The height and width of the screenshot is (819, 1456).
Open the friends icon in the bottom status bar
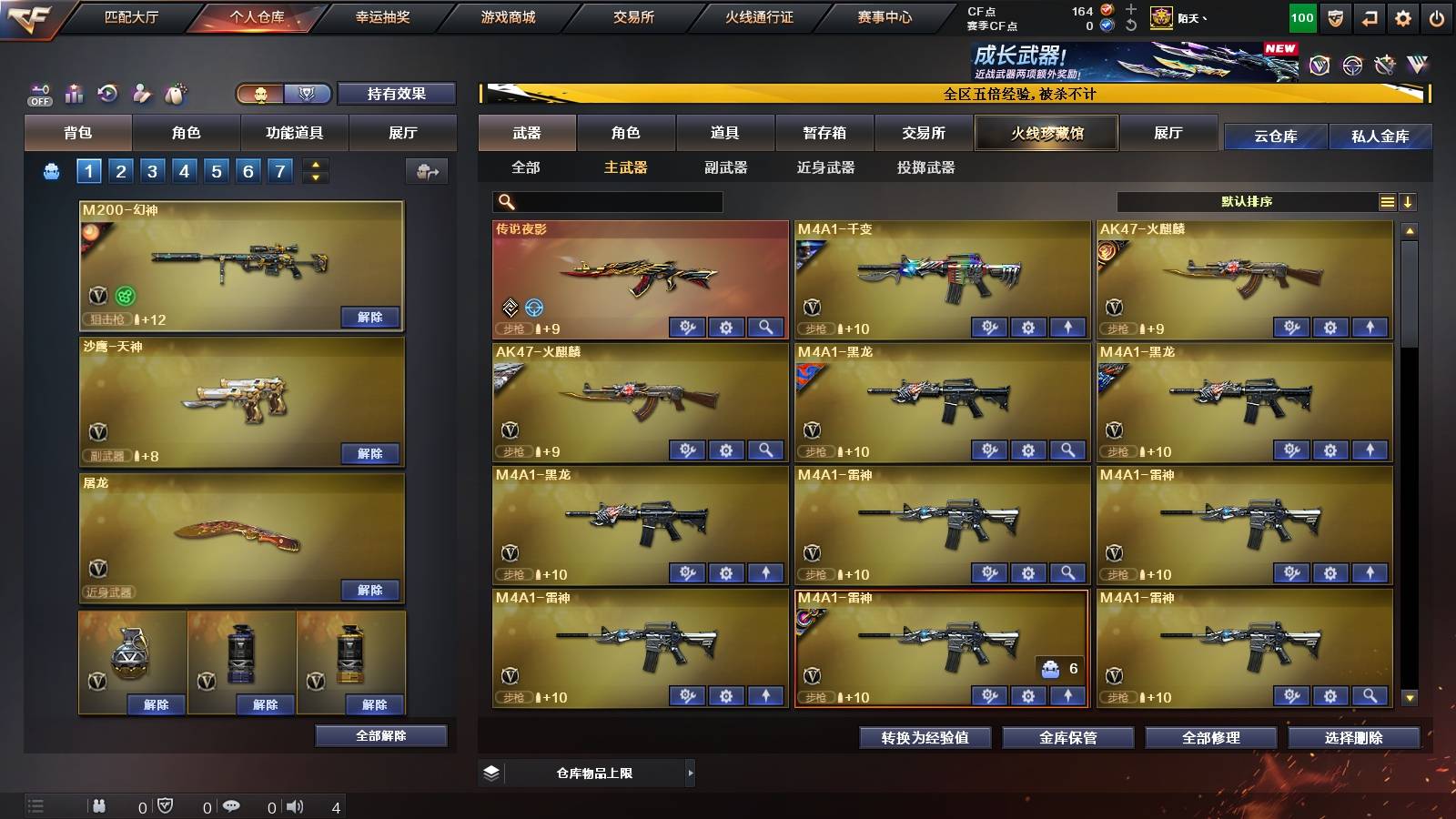[98, 805]
